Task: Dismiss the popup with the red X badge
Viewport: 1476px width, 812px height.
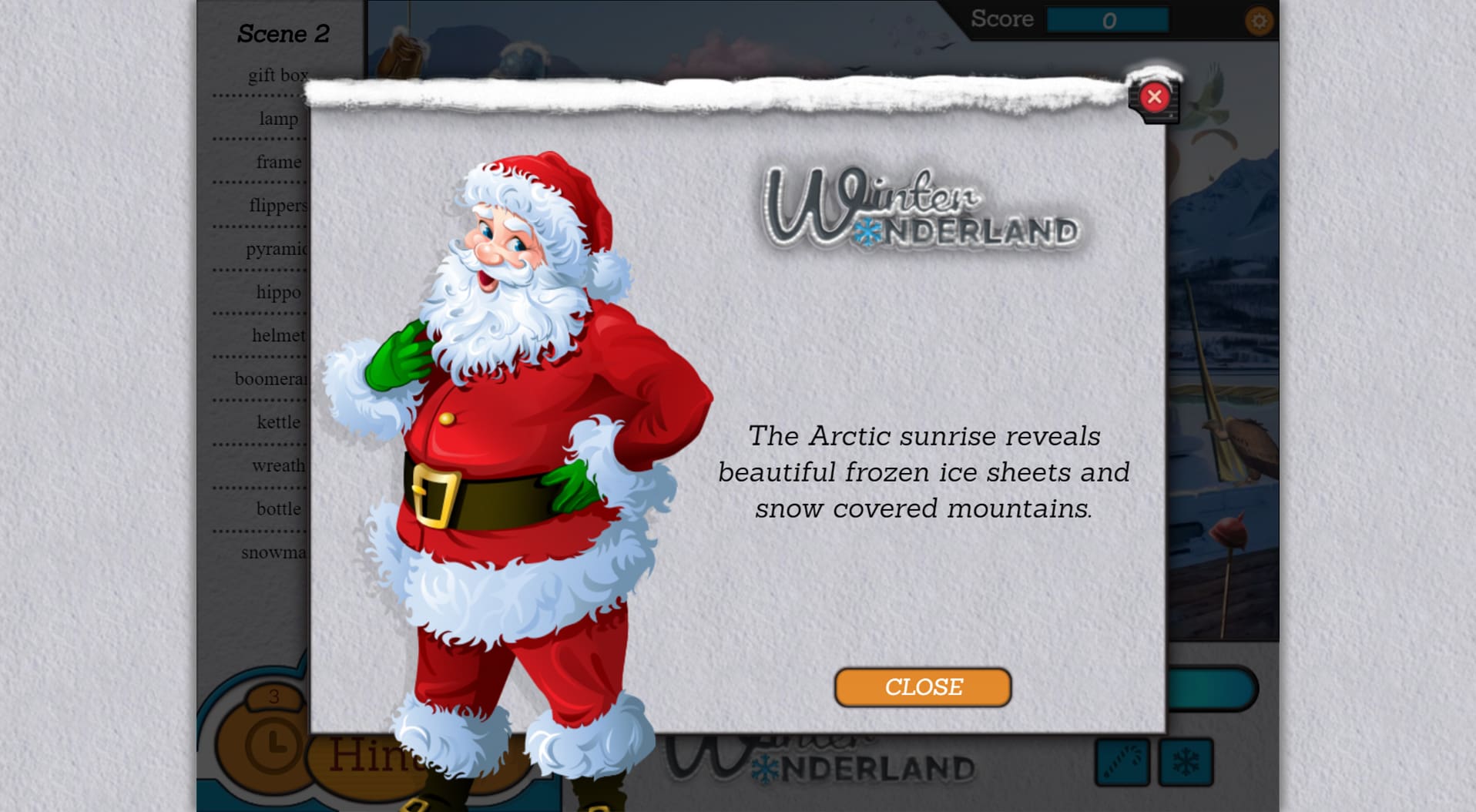Action: (1153, 96)
